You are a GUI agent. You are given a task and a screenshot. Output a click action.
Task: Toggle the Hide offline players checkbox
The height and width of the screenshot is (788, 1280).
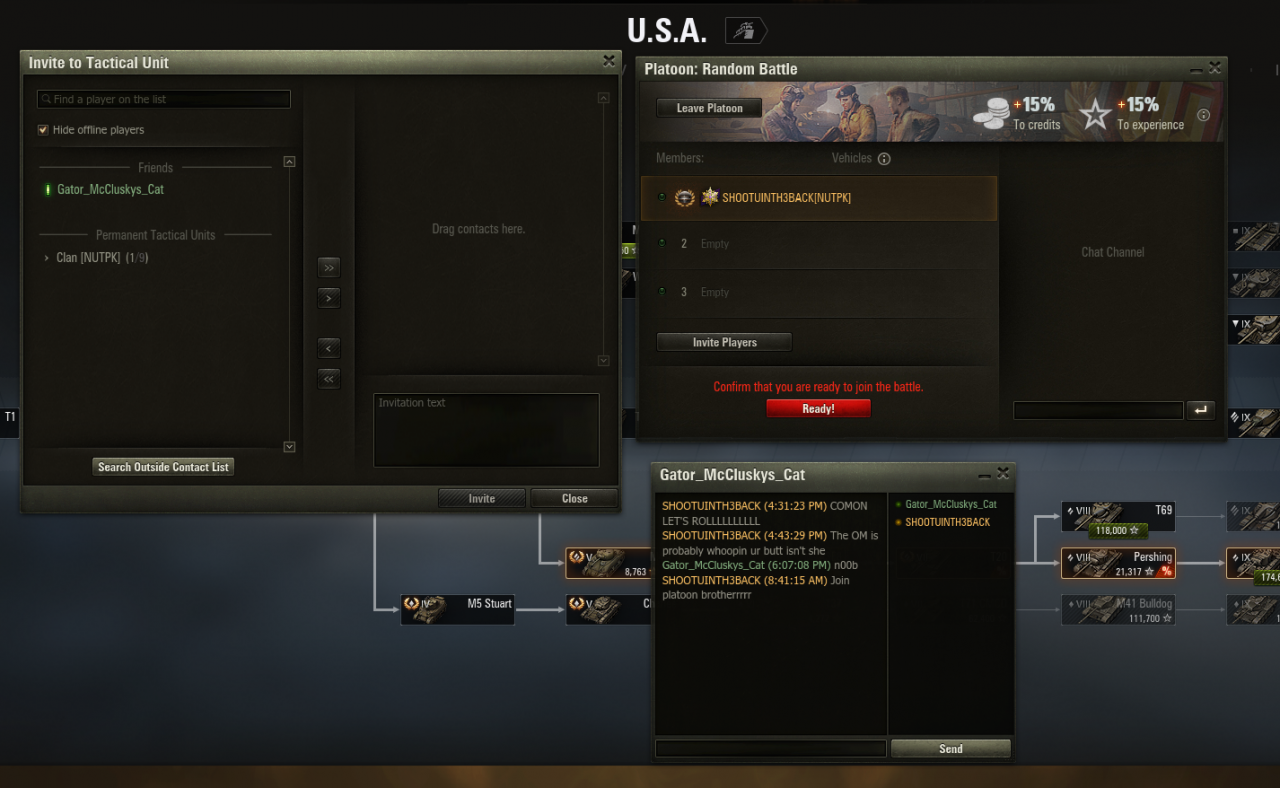43,130
